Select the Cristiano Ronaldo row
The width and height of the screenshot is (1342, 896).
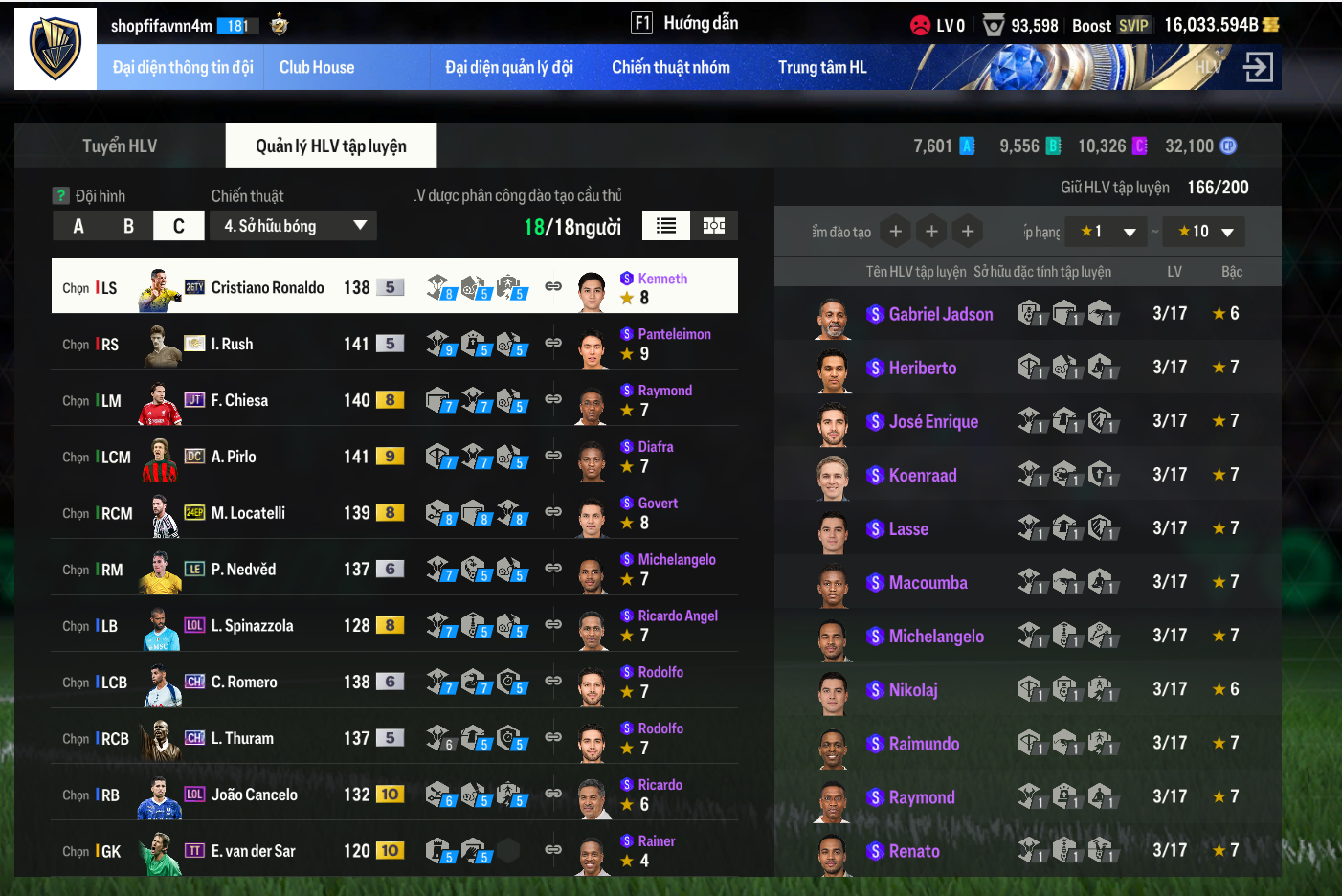tap(267, 287)
